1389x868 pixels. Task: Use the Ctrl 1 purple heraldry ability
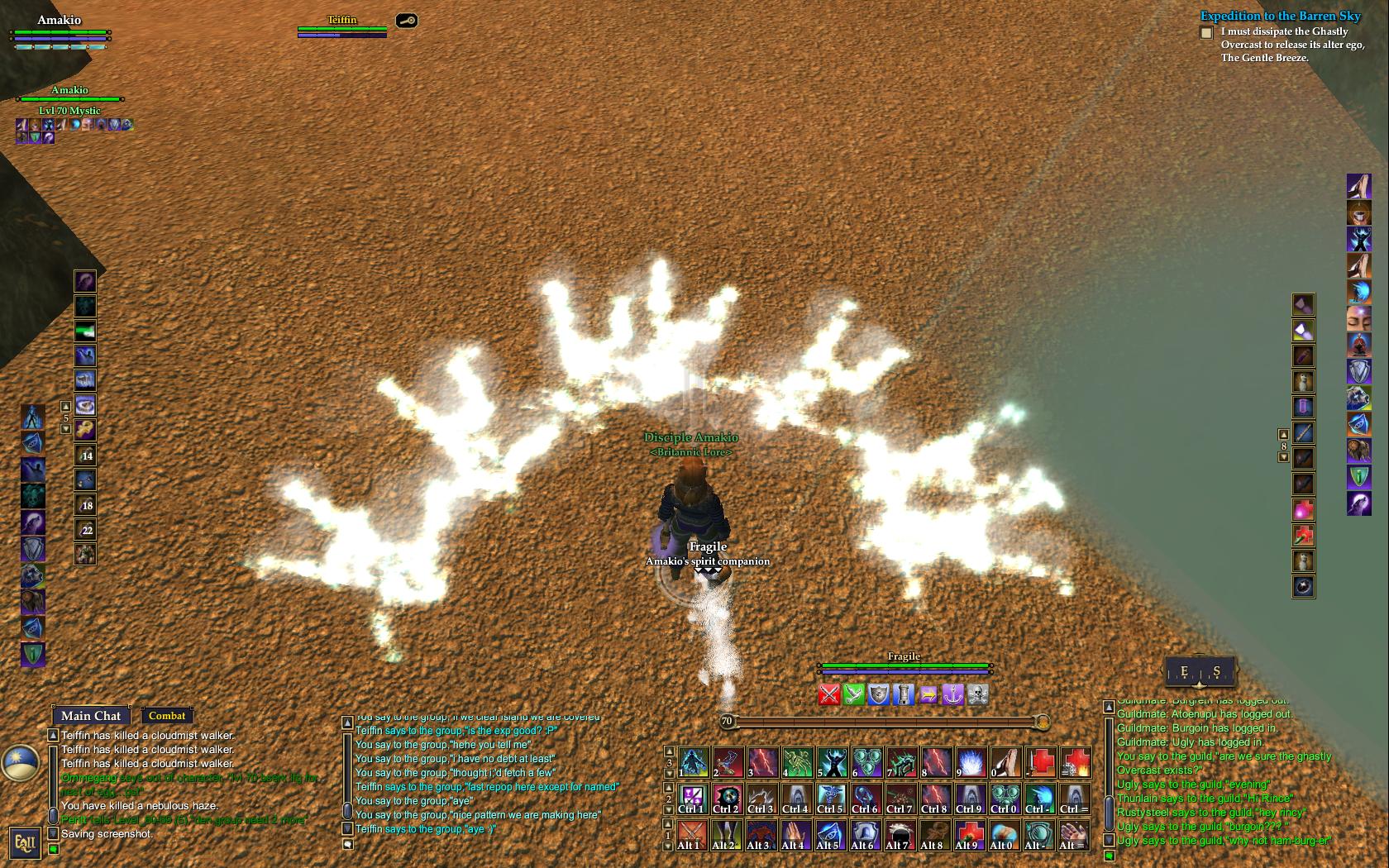tap(692, 799)
